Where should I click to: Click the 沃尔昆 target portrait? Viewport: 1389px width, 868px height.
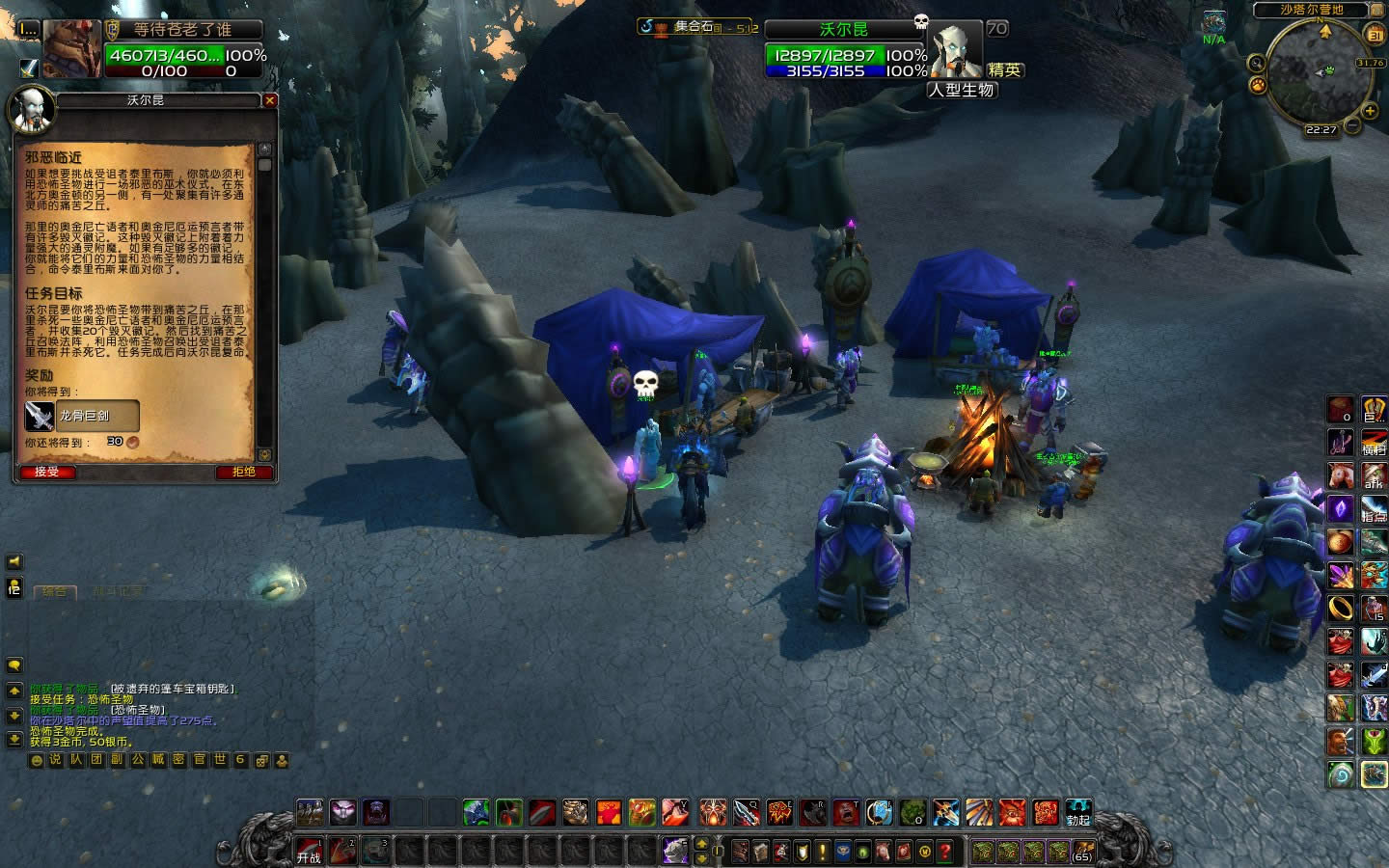(x=956, y=52)
